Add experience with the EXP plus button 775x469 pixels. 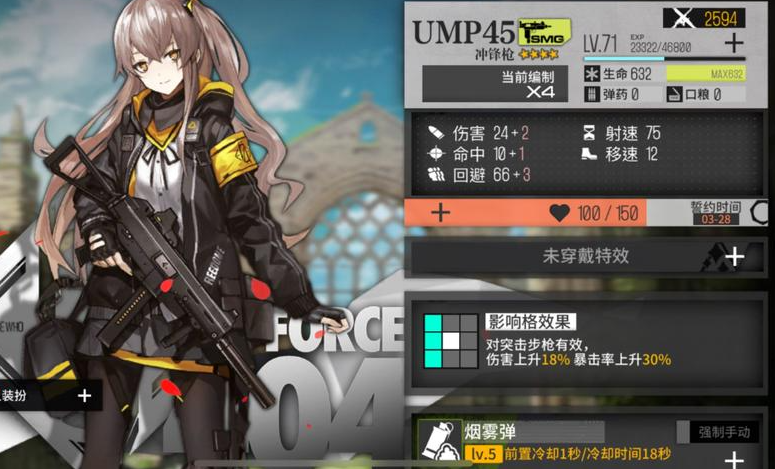pyautogui.click(x=733, y=44)
